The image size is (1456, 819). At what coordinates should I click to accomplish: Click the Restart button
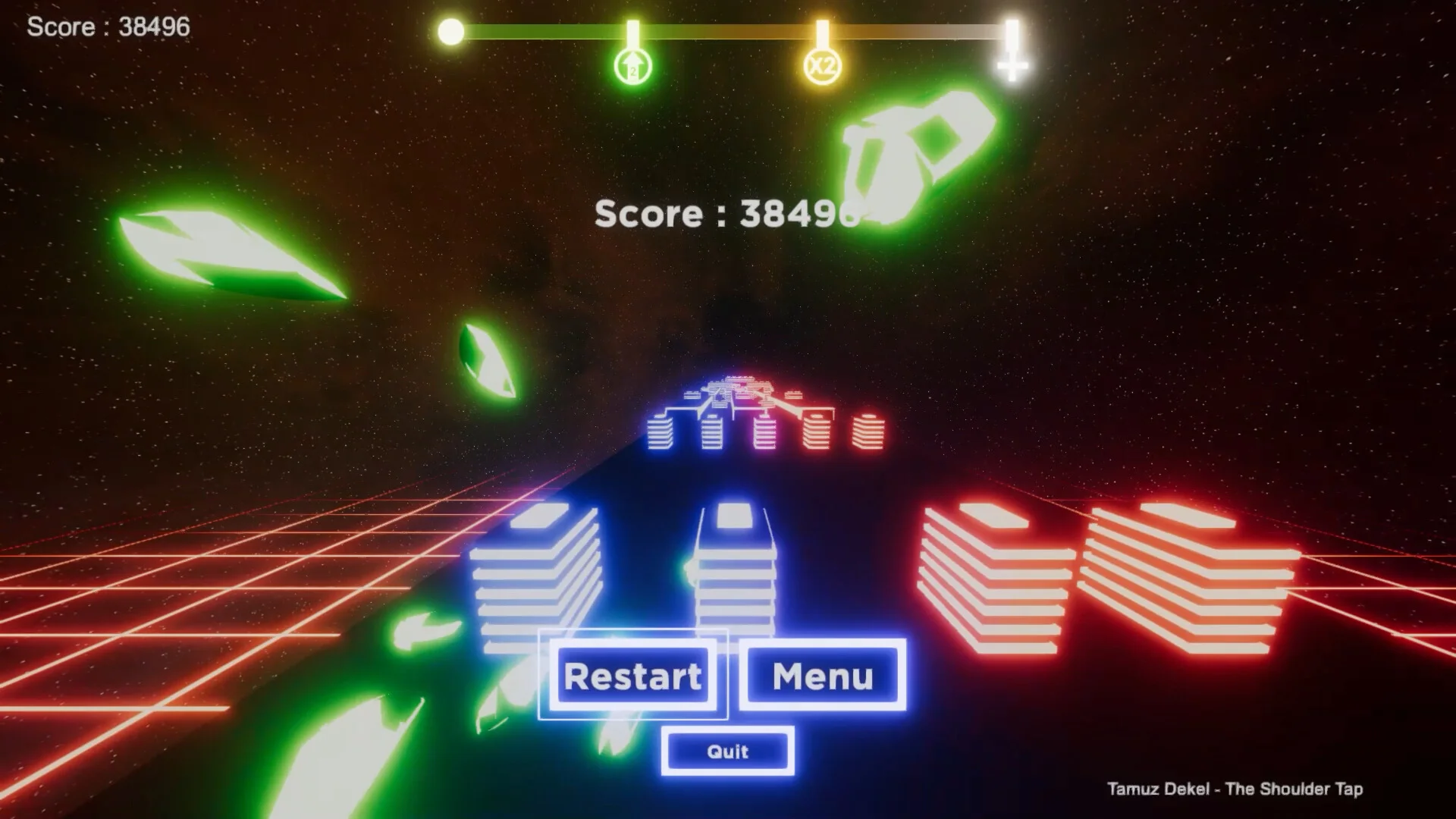pyautogui.click(x=632, y=676)
